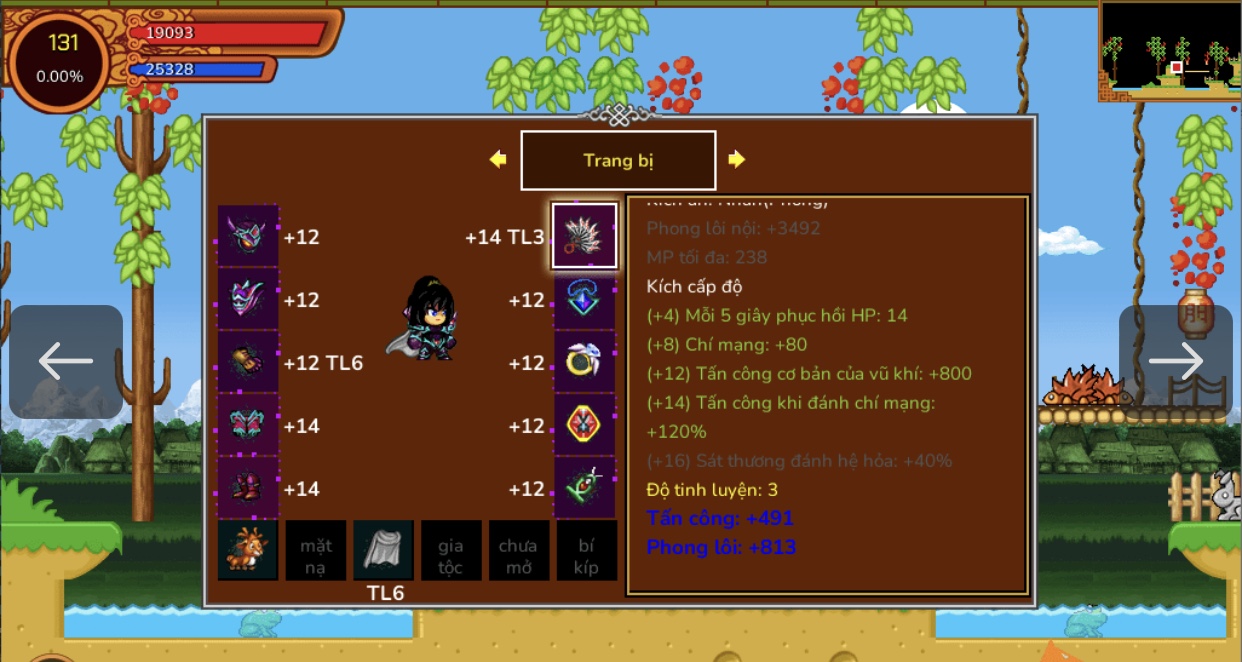
Task: Select the red diamond amulet slot
Action: pos(585,426)
